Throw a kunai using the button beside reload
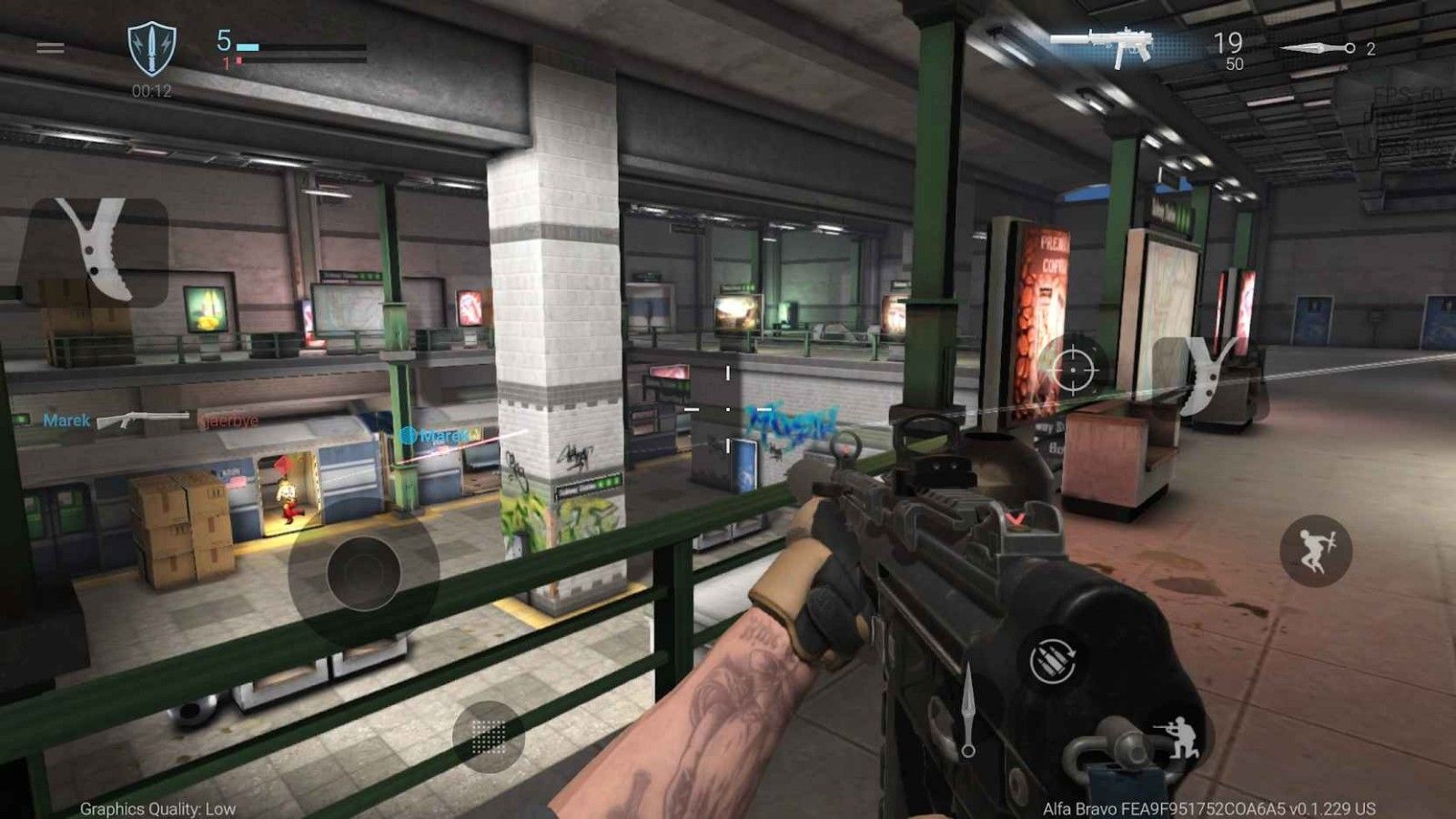This screenshot has height=819, width=1456. pos(967,710)
